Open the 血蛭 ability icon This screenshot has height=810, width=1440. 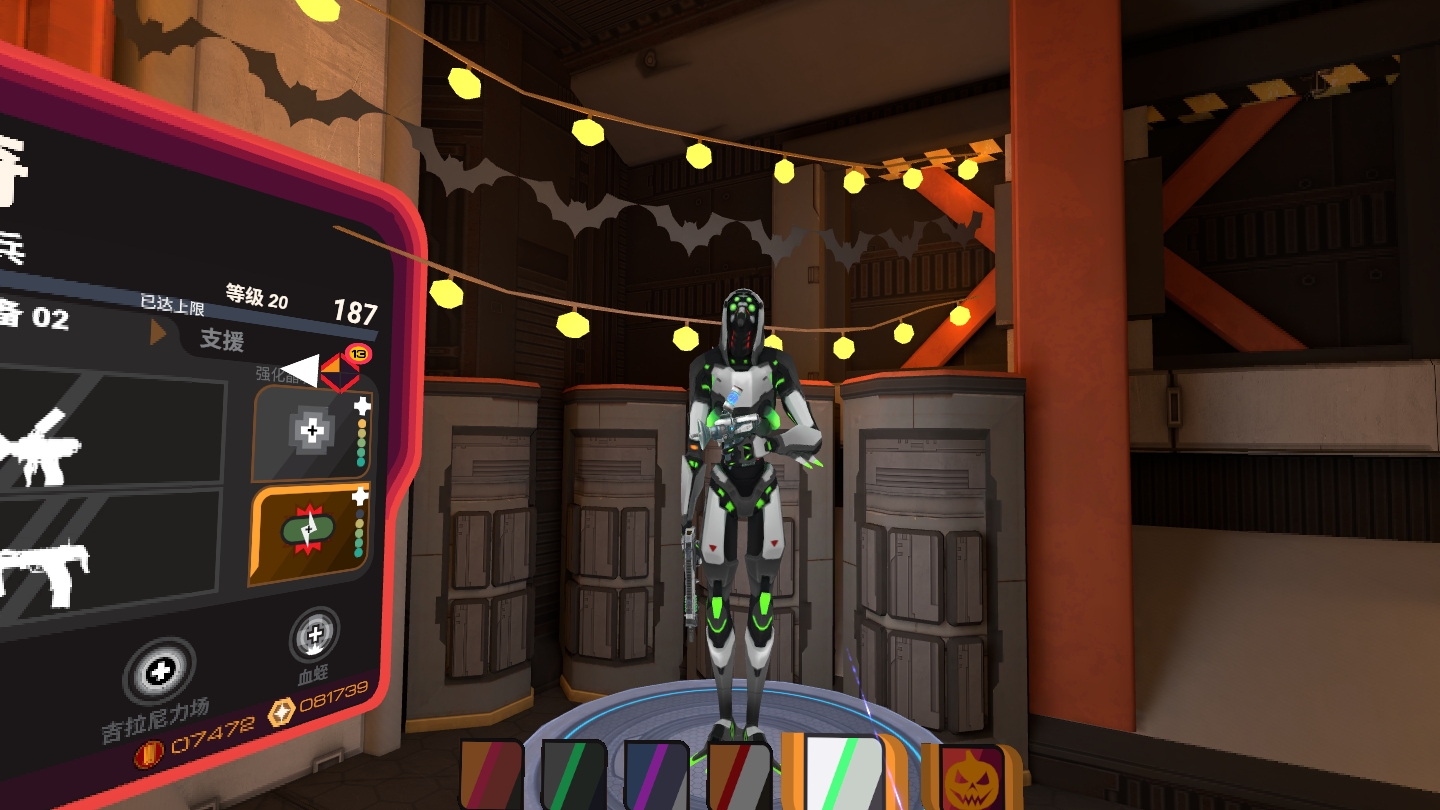(x=314, y=635)
